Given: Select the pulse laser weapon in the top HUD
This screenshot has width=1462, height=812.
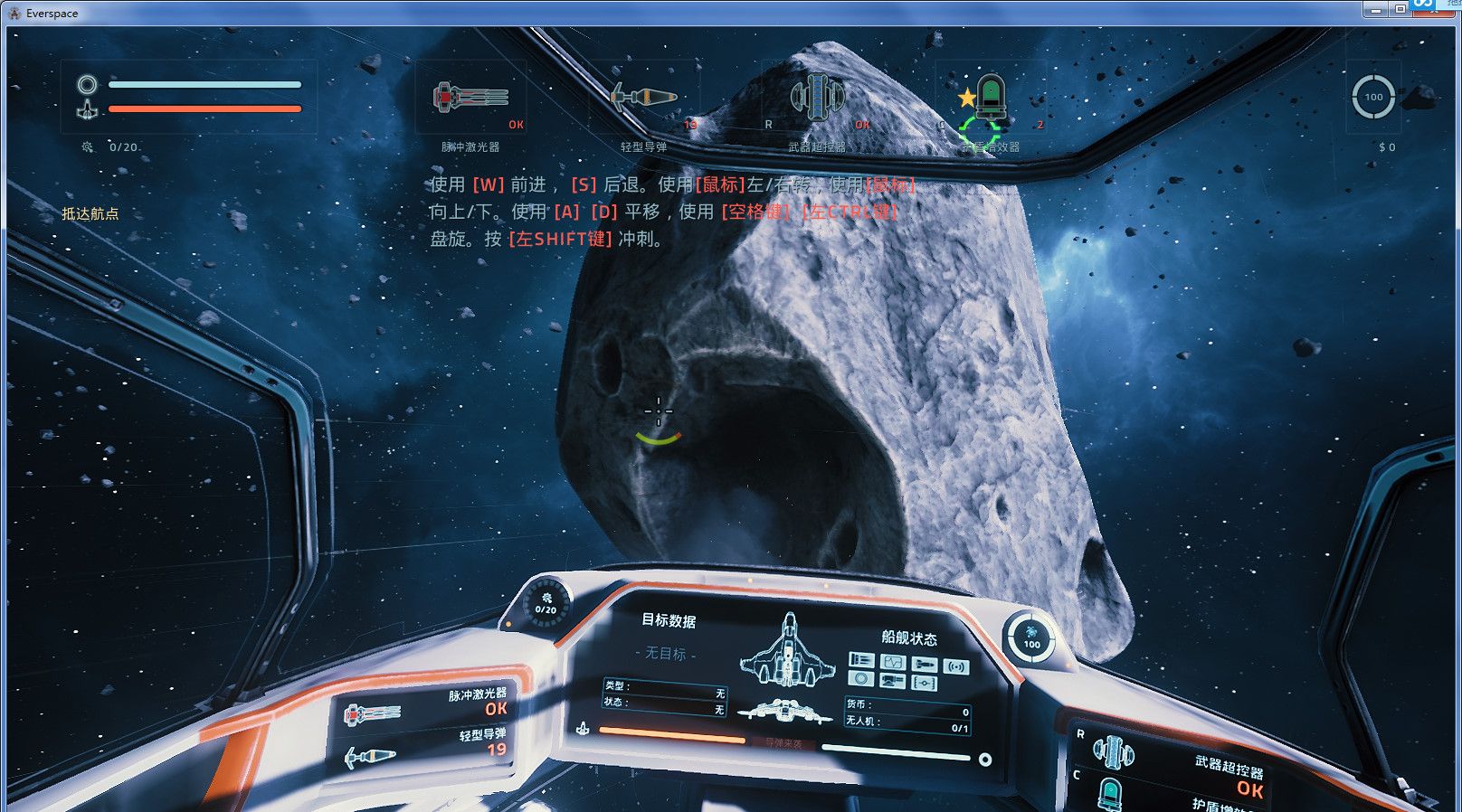Looking at the screenshot, I should 470,98.
